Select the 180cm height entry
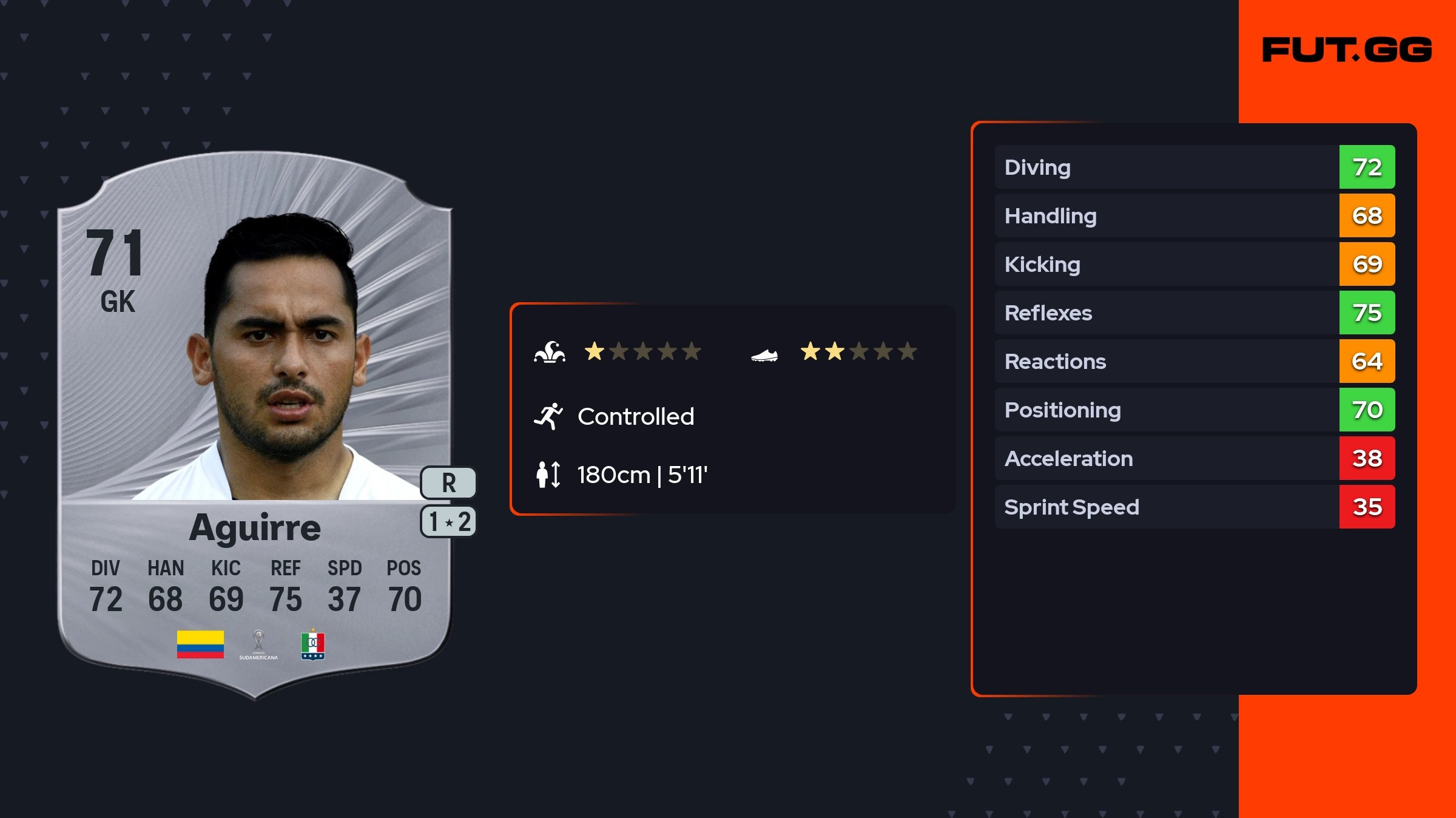Viewport: 1456px width, 818px height. (642, 475)
